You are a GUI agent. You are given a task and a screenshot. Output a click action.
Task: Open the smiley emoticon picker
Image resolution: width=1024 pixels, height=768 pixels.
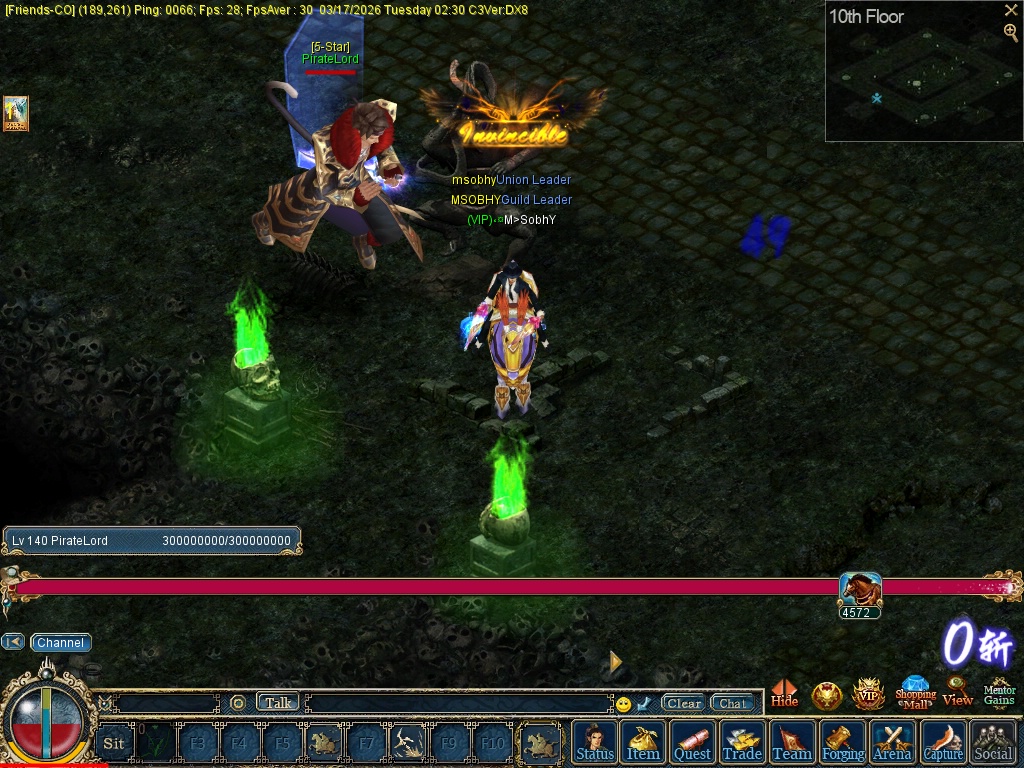624,704
